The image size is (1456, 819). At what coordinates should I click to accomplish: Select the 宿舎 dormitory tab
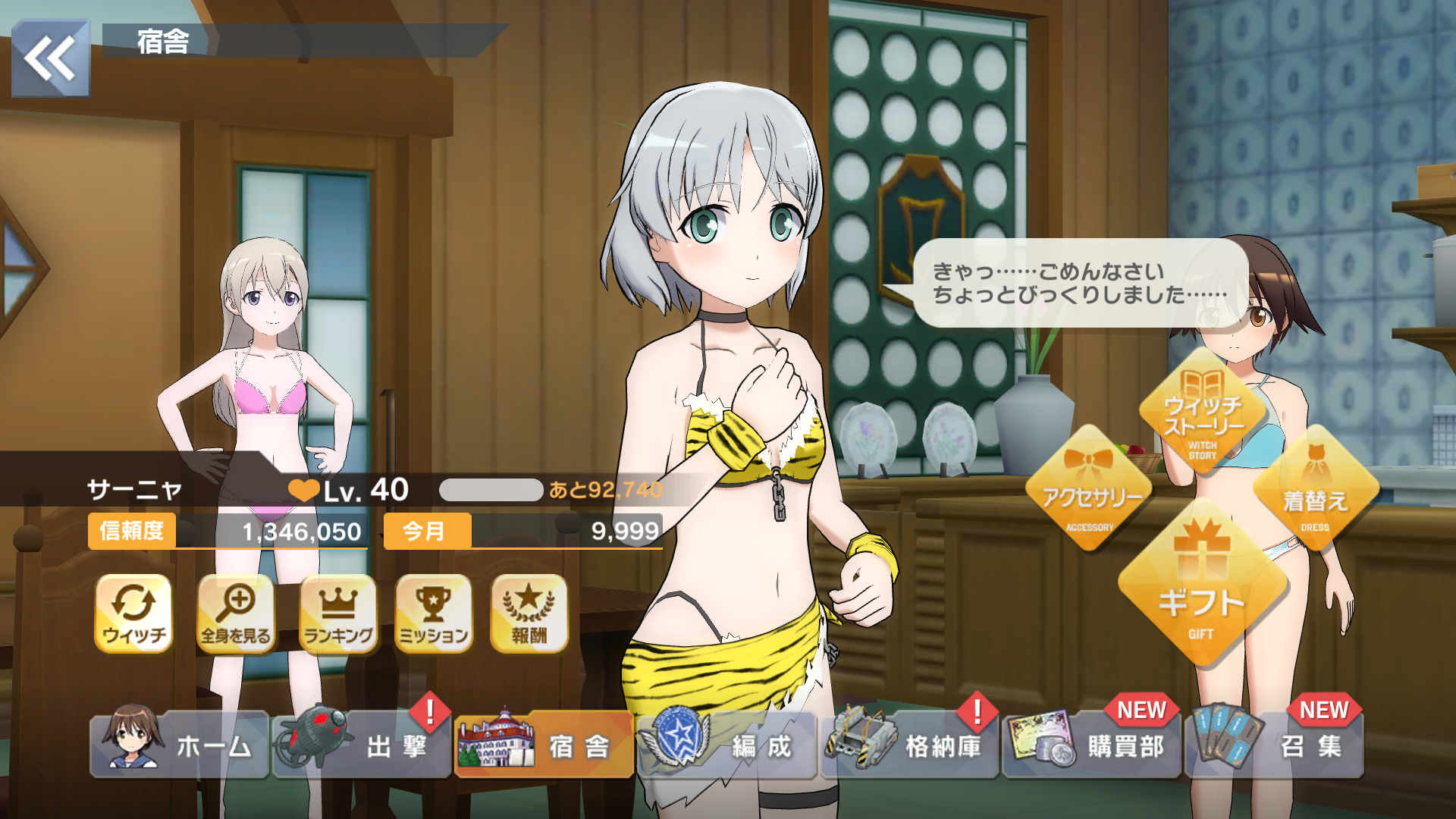(x=544, y=745)
